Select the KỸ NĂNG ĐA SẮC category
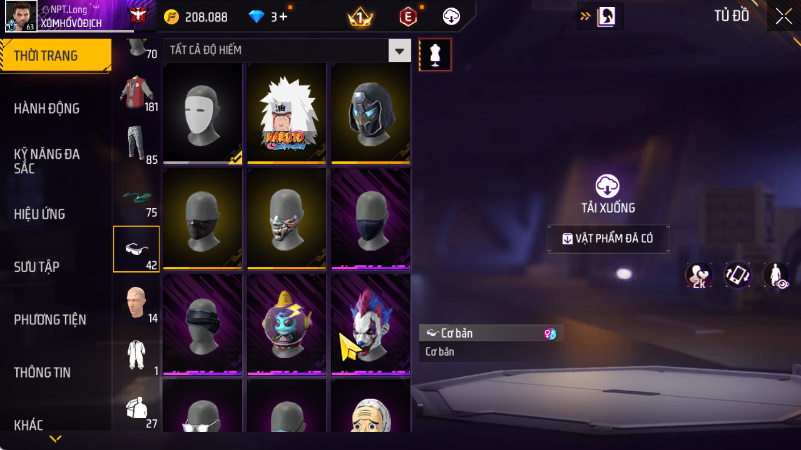The image size is (801, 450). point(47,161)
